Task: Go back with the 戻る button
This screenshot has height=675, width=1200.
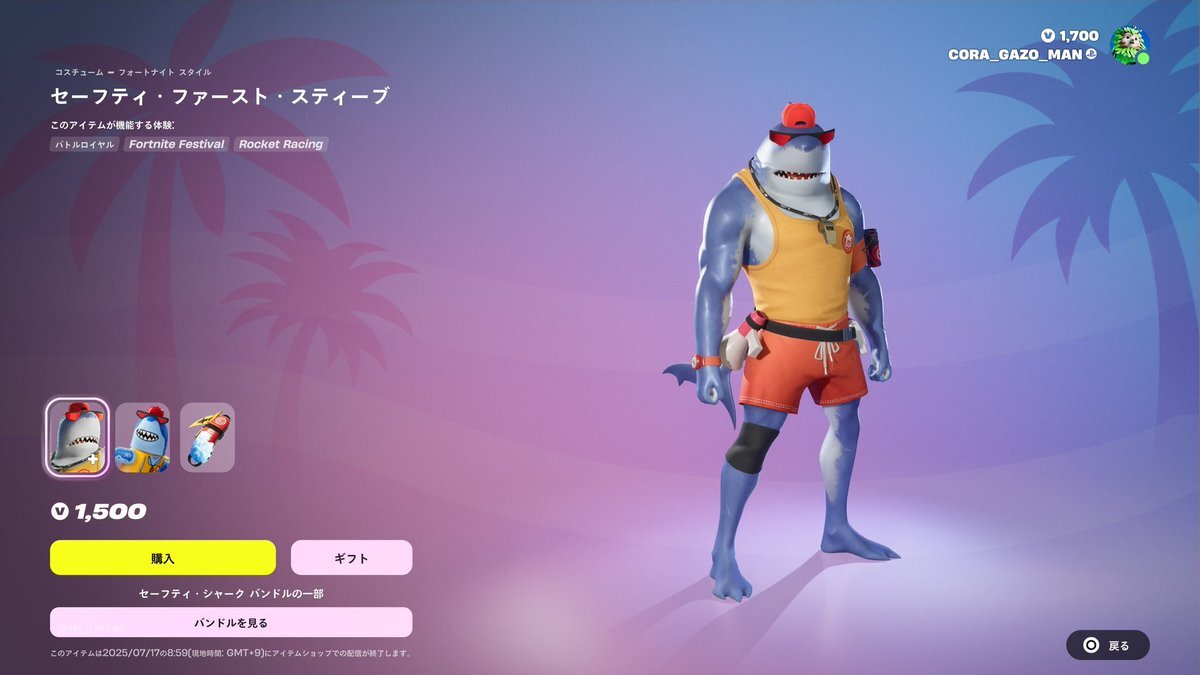Action: pos(1107,645)
